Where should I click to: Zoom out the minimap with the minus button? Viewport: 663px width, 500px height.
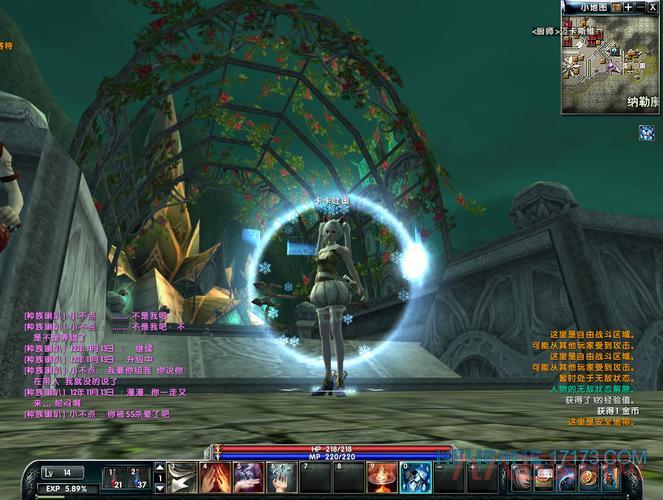(x=641, y=7)
